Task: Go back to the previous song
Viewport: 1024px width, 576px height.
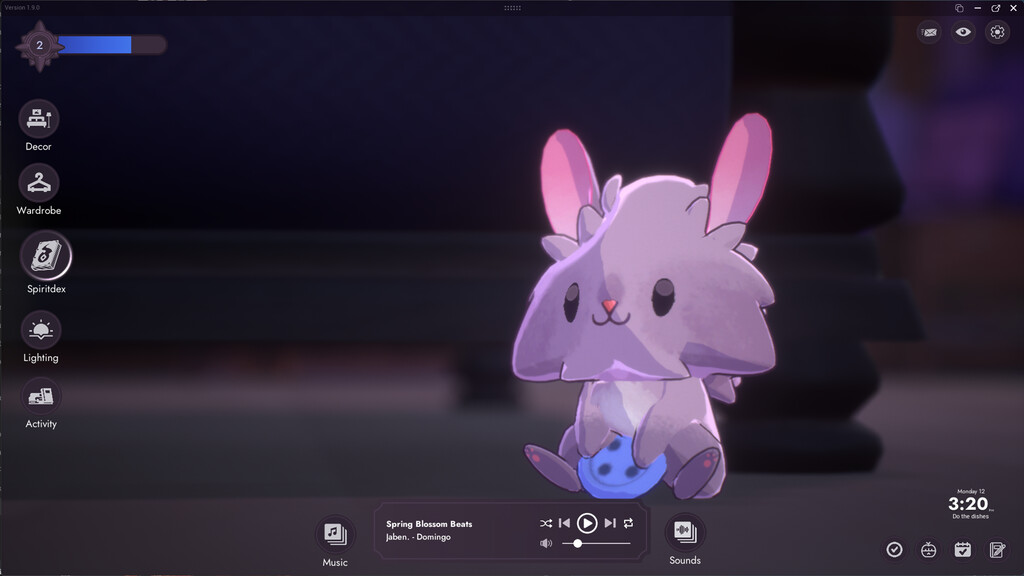Action: tap(564, 523)
